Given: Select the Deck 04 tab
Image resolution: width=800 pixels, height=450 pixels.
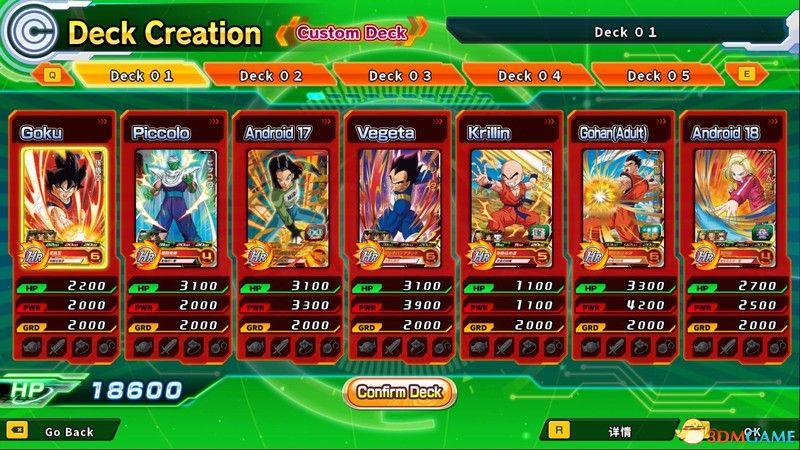Looking at the screenshot, I should 529,75.
